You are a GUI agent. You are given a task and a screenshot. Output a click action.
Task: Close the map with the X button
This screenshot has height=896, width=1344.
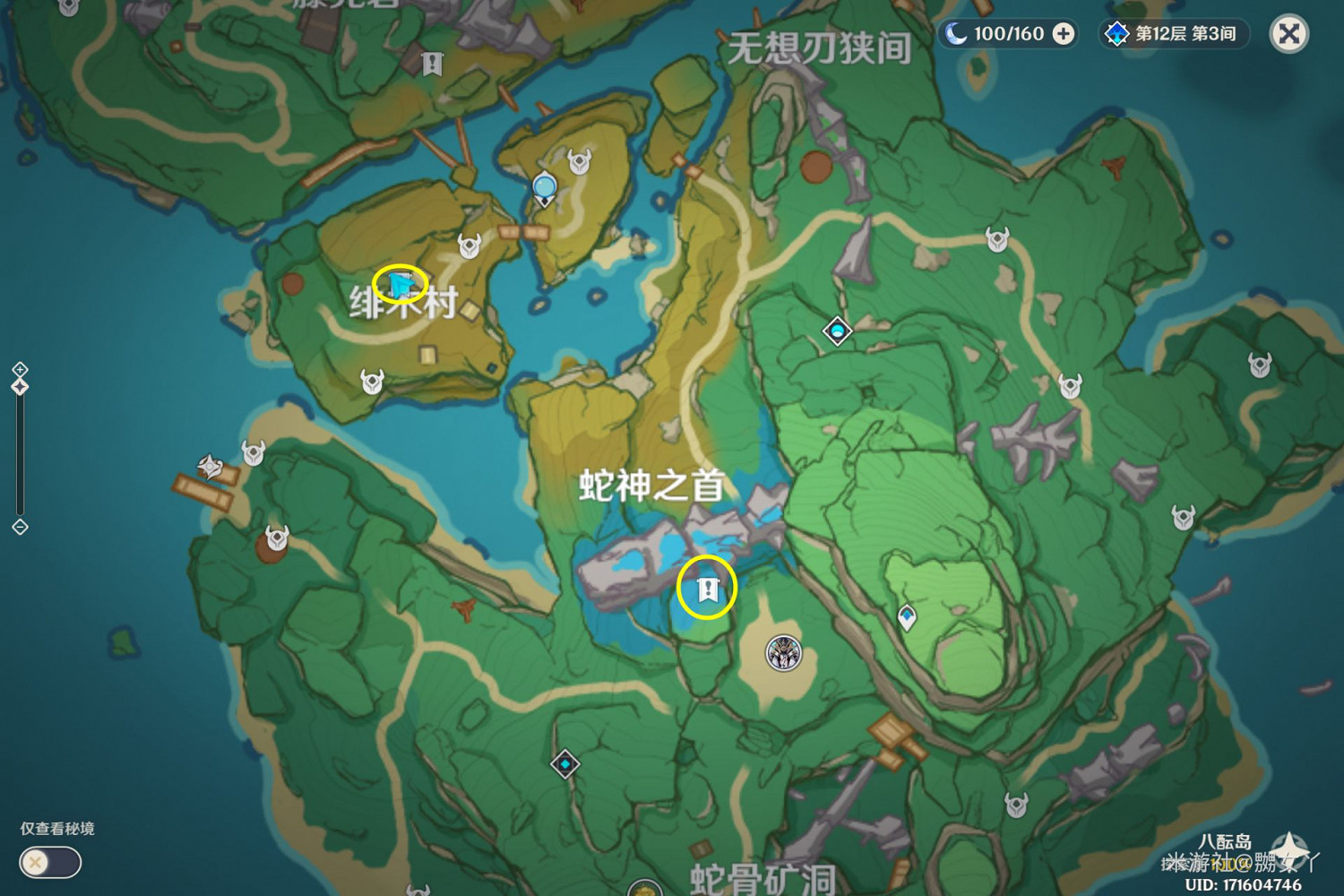(x=1288, y=34)
